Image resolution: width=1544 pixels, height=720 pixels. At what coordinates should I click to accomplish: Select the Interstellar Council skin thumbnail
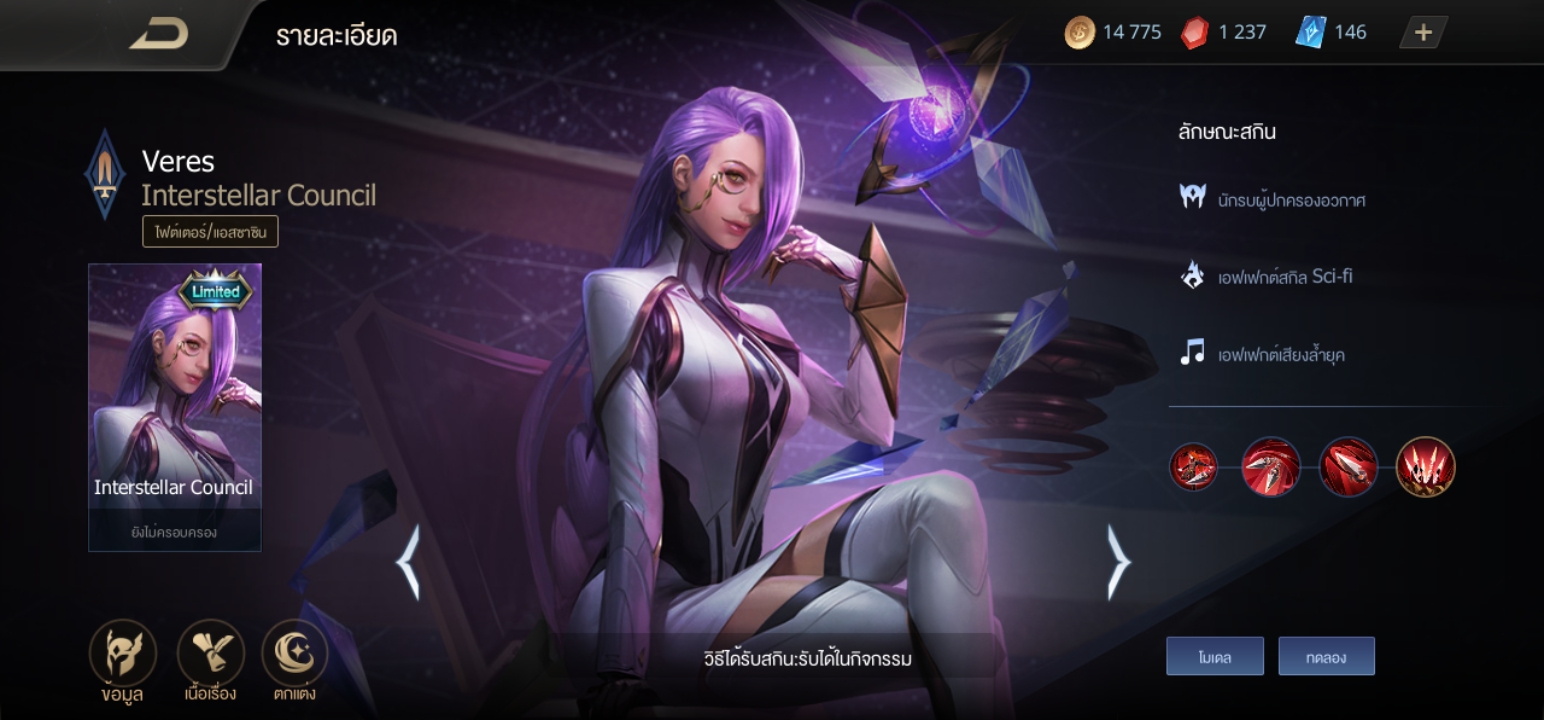coord(175,406)
